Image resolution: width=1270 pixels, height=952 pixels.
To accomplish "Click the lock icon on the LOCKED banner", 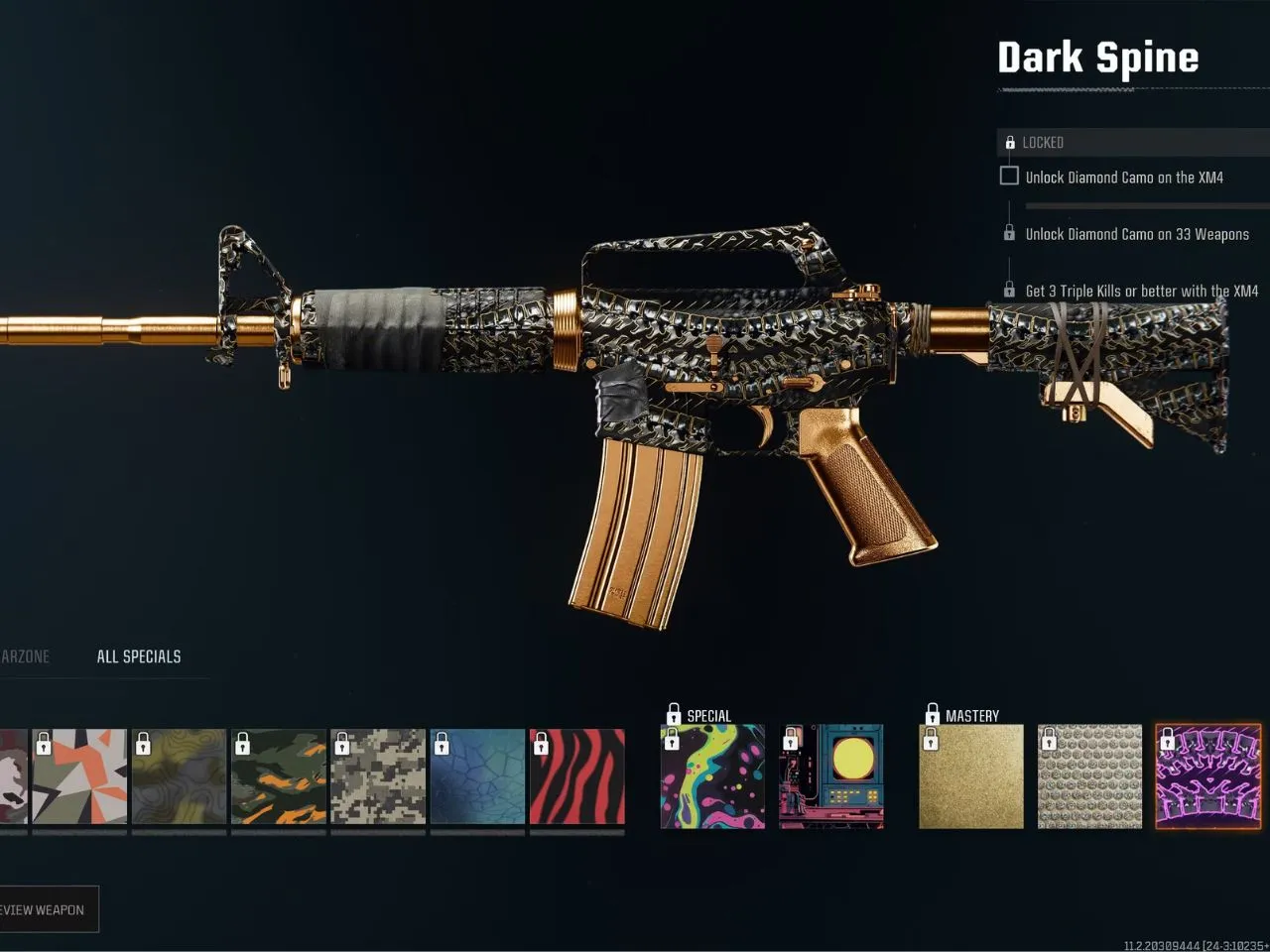I will tap(1010, 142).
